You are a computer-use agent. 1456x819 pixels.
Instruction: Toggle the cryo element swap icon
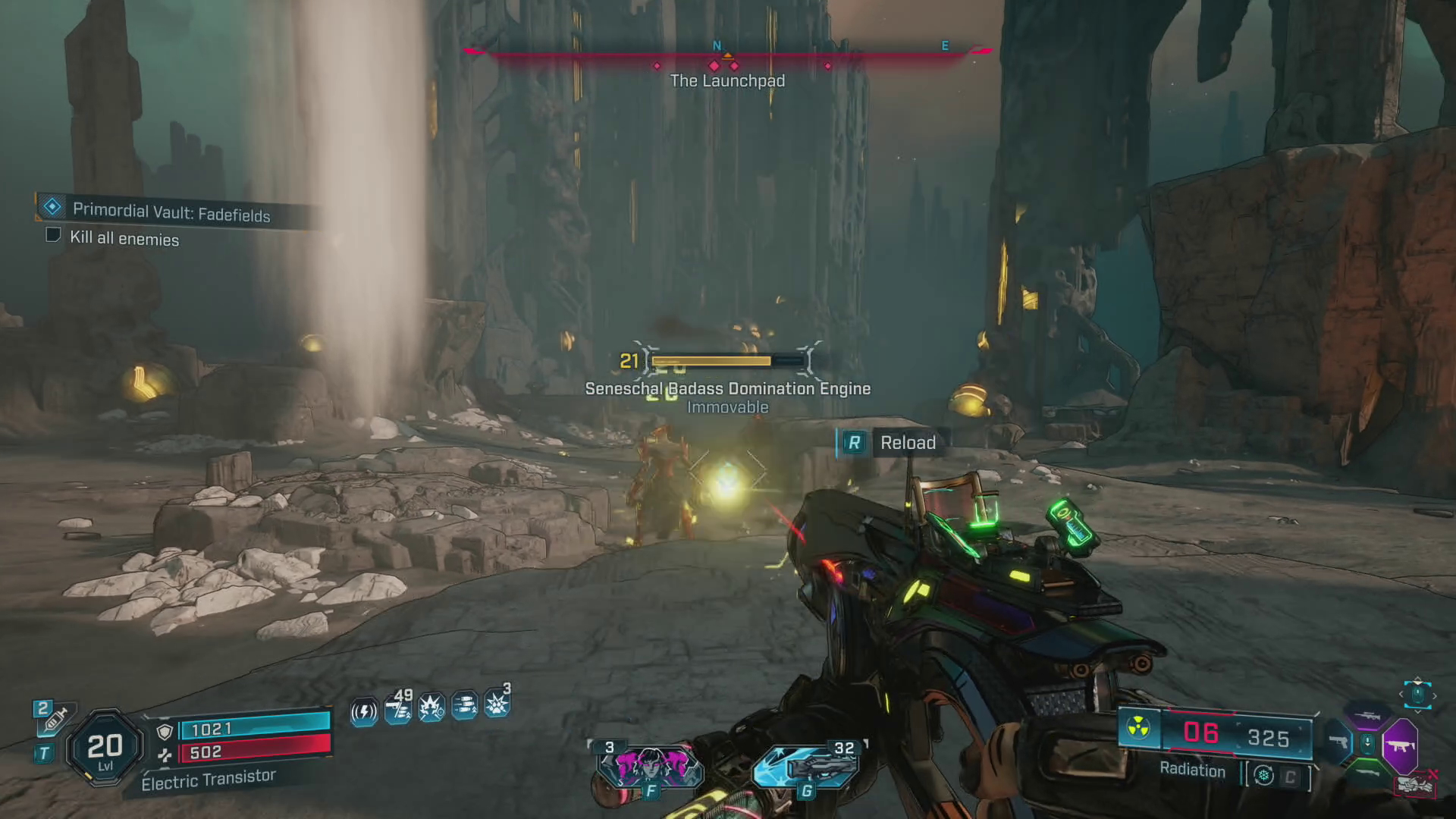[x=1263, y=775]
